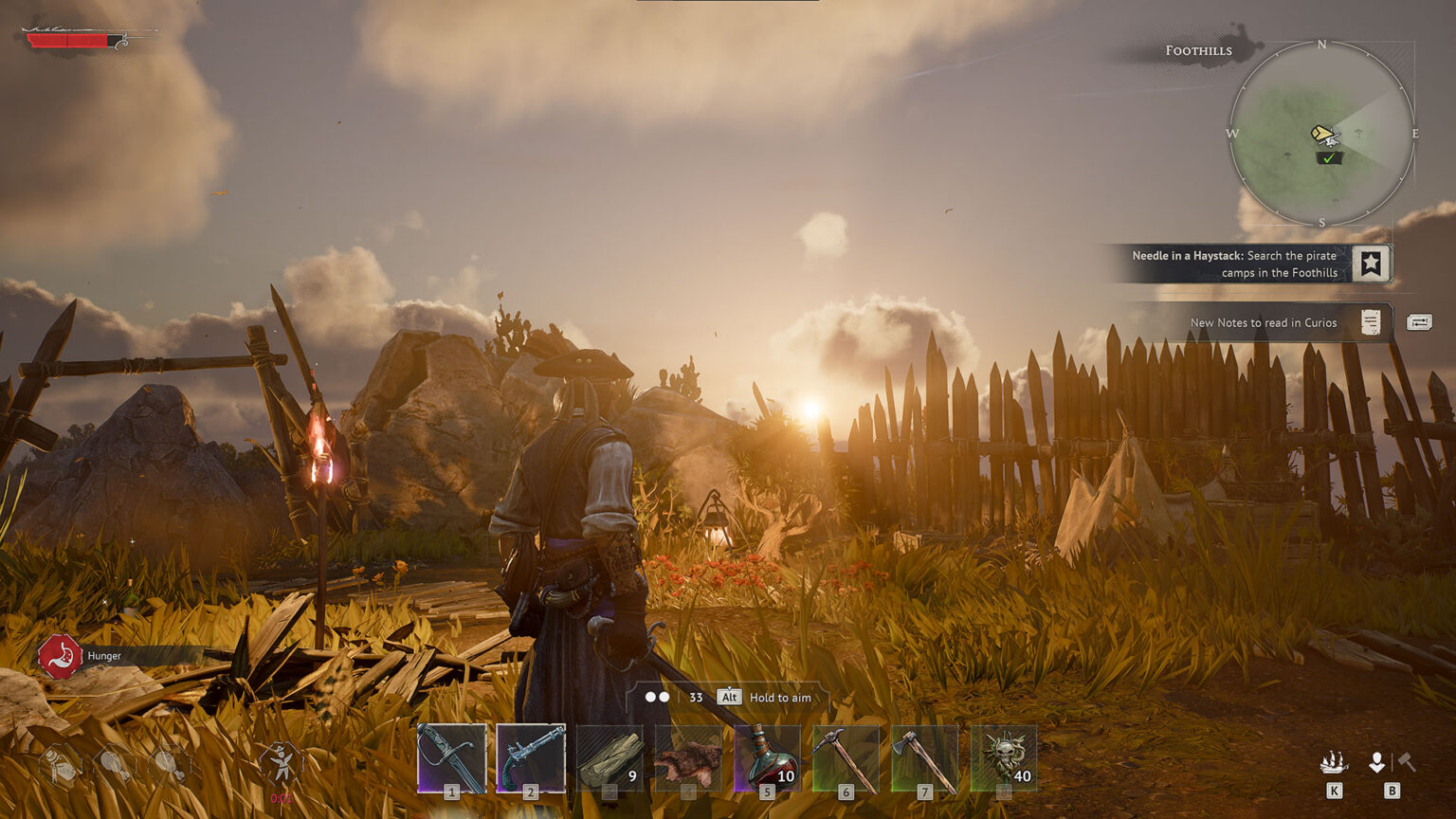Click the quest star icon on the tracker

tap(1370, 264)
